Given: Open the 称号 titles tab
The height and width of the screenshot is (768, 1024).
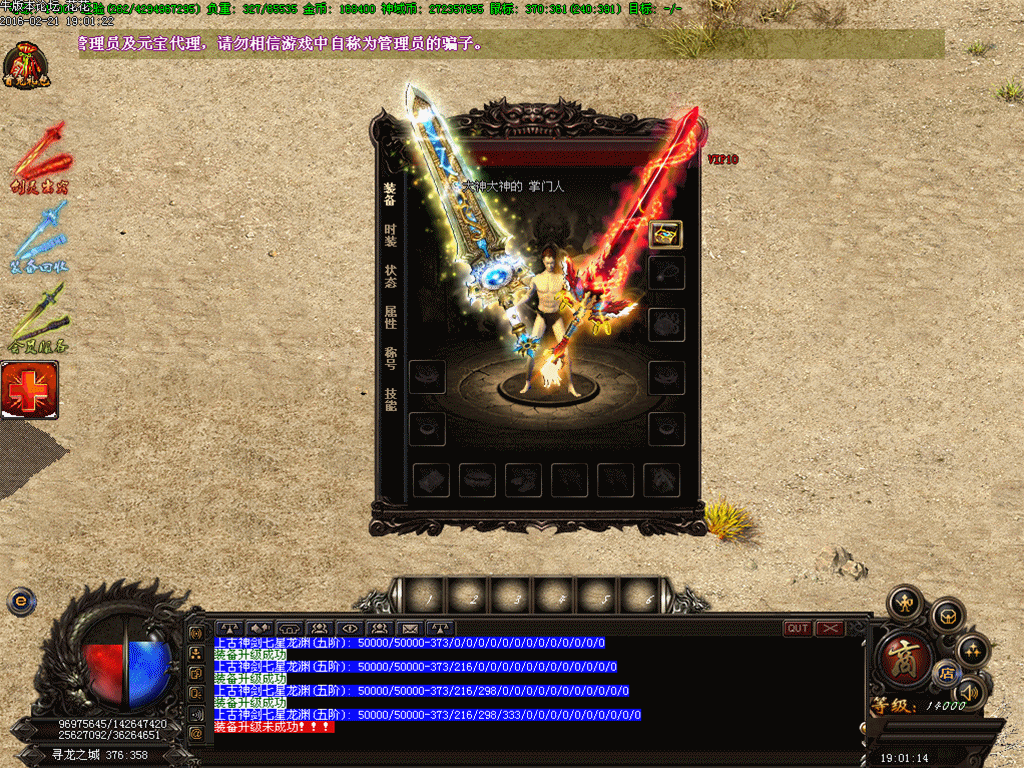Looking at the screenshot, I should 390,358.
